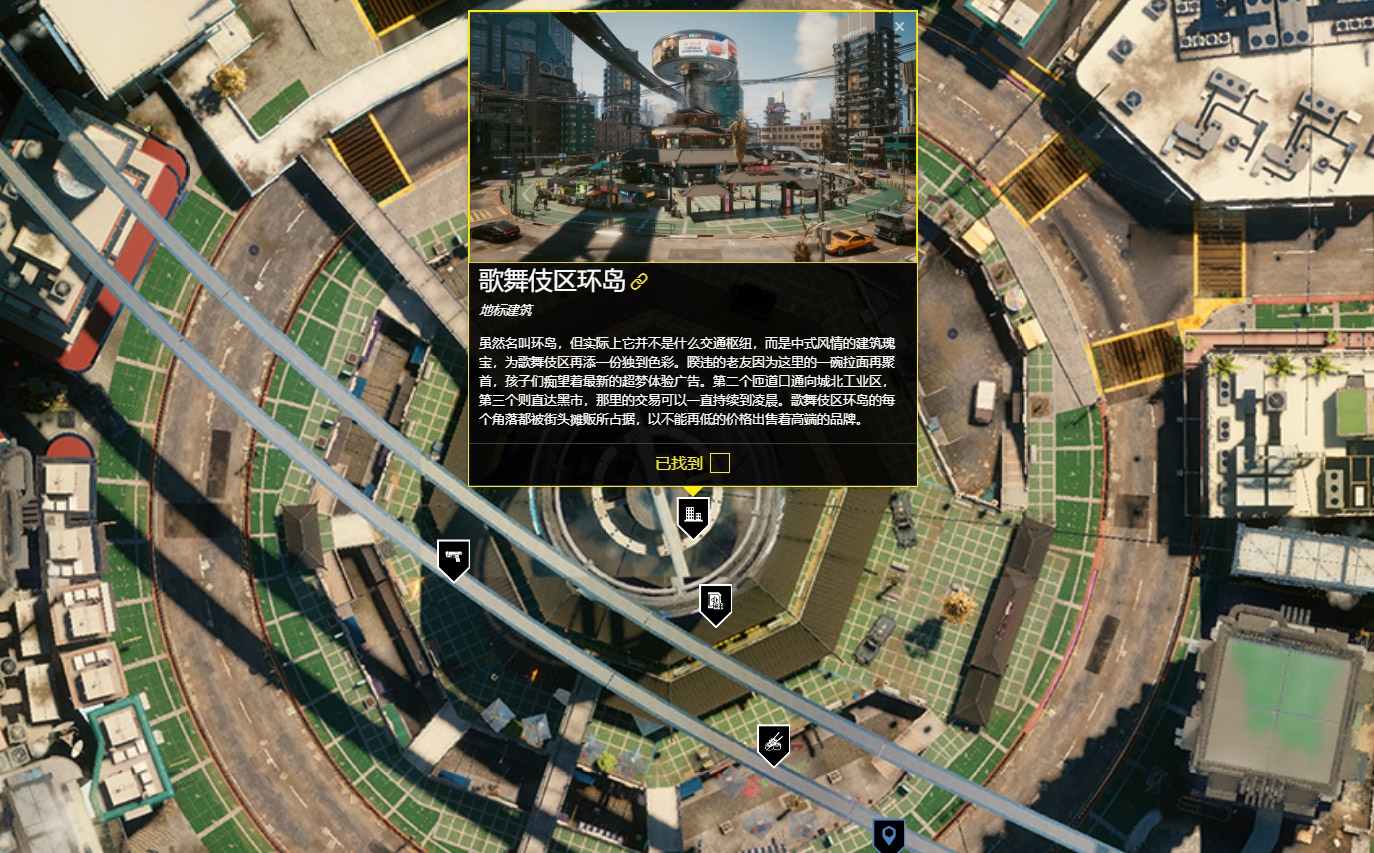Open the landmark preview image
This screenshot has height=853, width=1374.
click(692, 137)
